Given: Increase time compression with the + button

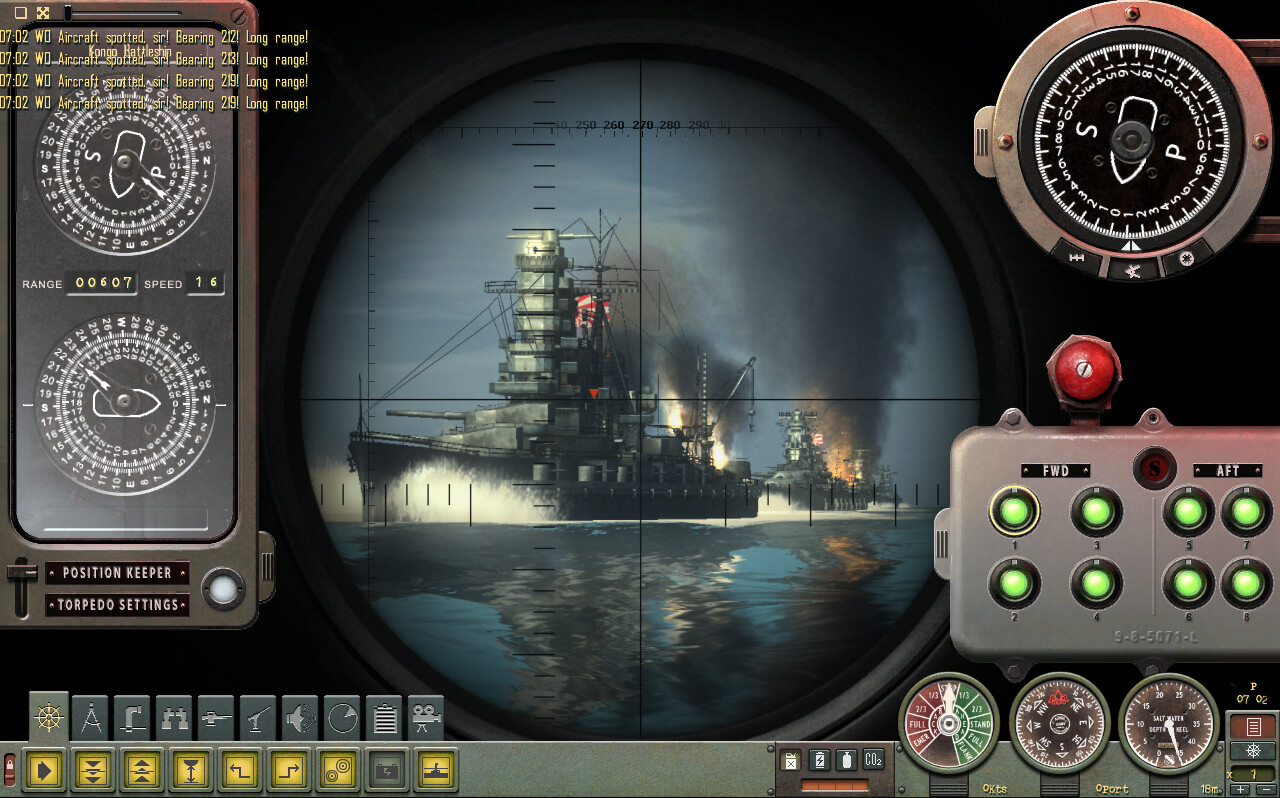Looking at the screenshot, I should (x=1240, y=789).
